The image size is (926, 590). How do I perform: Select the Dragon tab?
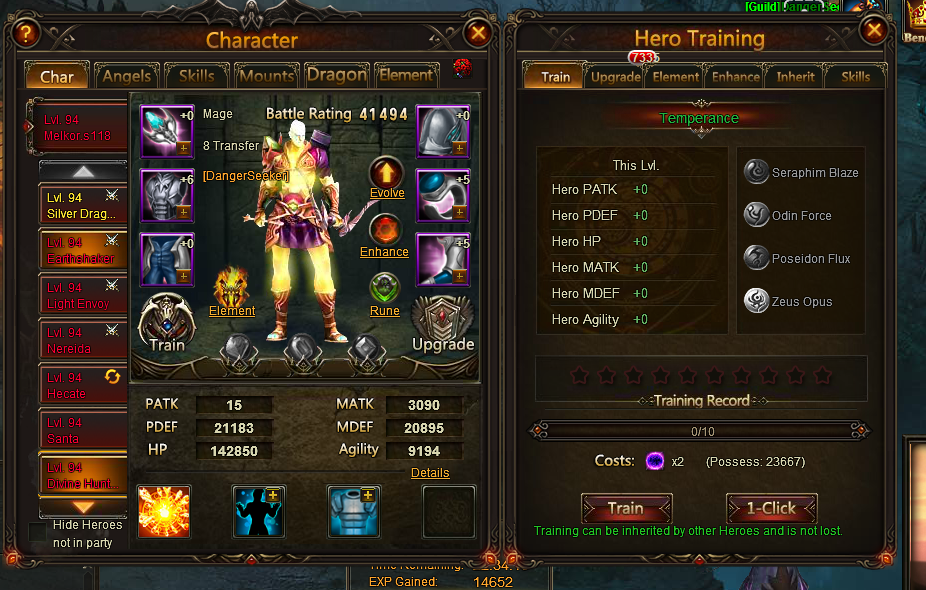click(336, 75)
